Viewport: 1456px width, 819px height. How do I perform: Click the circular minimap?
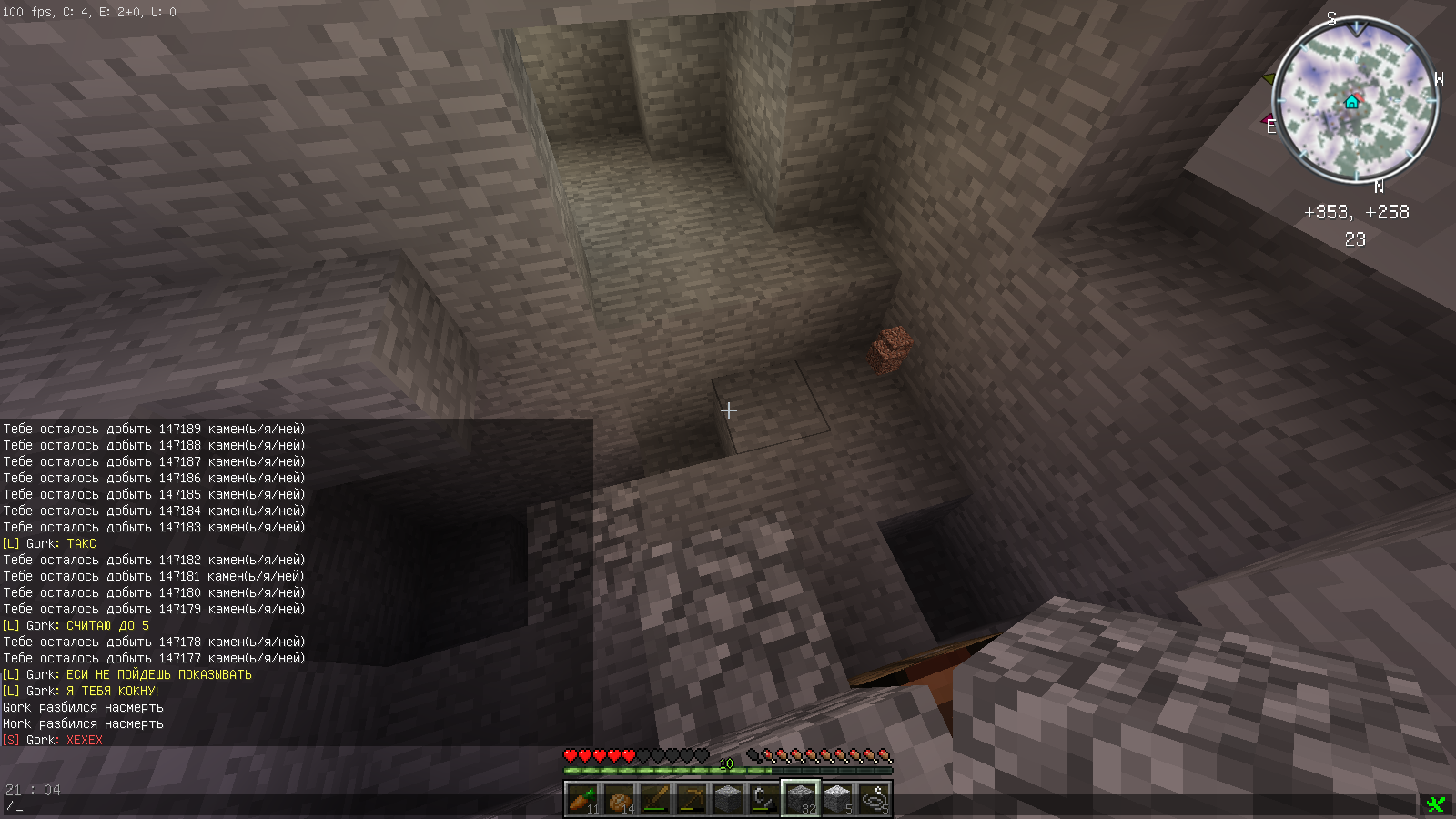click(x=1355, y=102)
